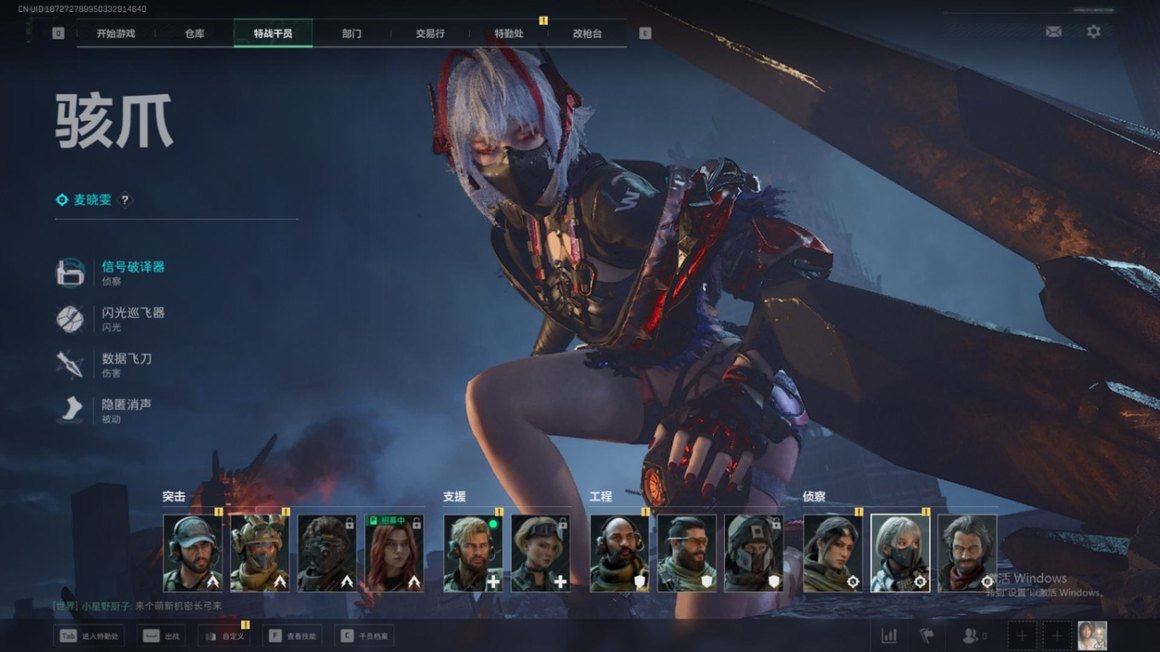Select the red-haired operator portrait
This screenshot has width=1160, height=652.
(394, 553)
